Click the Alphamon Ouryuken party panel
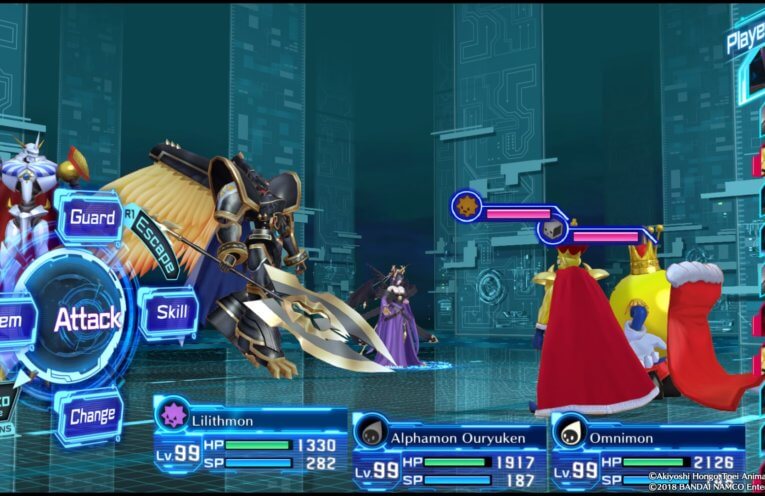This screenshot has width=765, height=496. 449,449
